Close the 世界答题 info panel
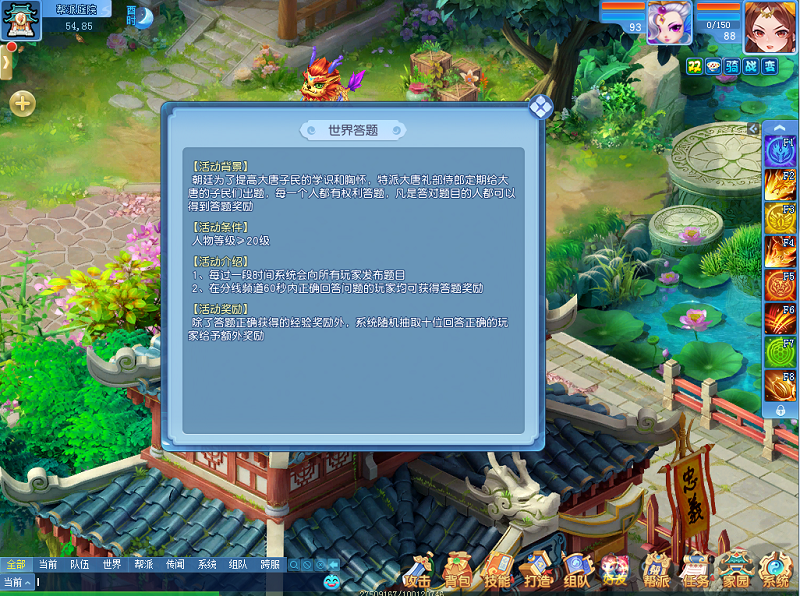 pyautogui.click(x=540, y=107)
